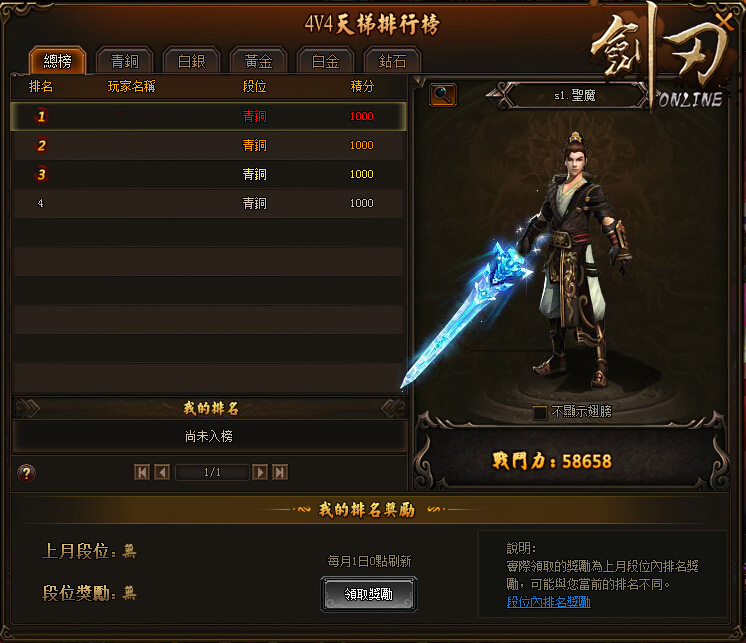This screenshot has width=746, height=643.
Task: Select the 白銀 tab
Action: [x=191, y=61]
